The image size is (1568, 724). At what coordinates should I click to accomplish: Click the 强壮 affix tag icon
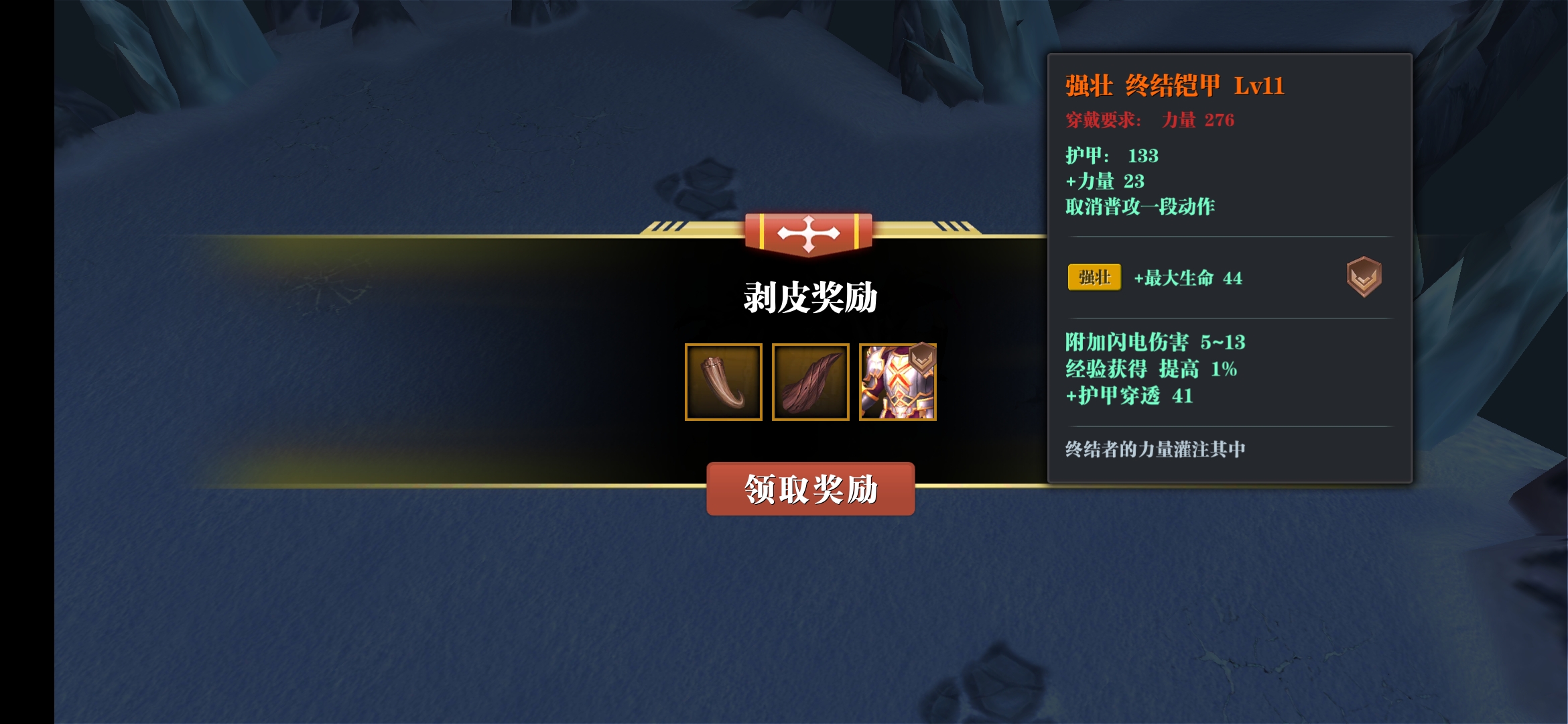tap(1094, 278)
